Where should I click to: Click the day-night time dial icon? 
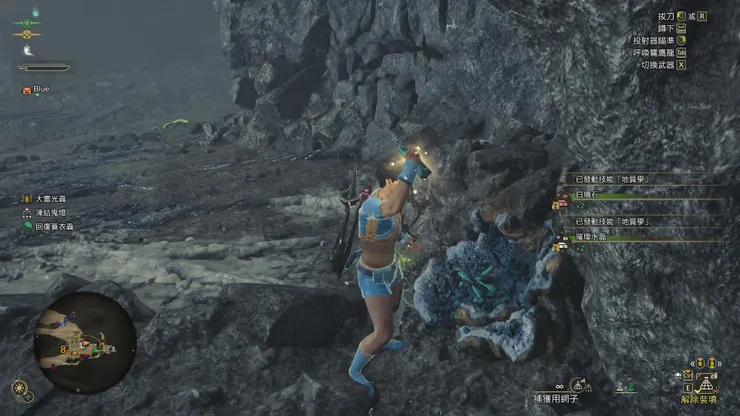point(20,387)
